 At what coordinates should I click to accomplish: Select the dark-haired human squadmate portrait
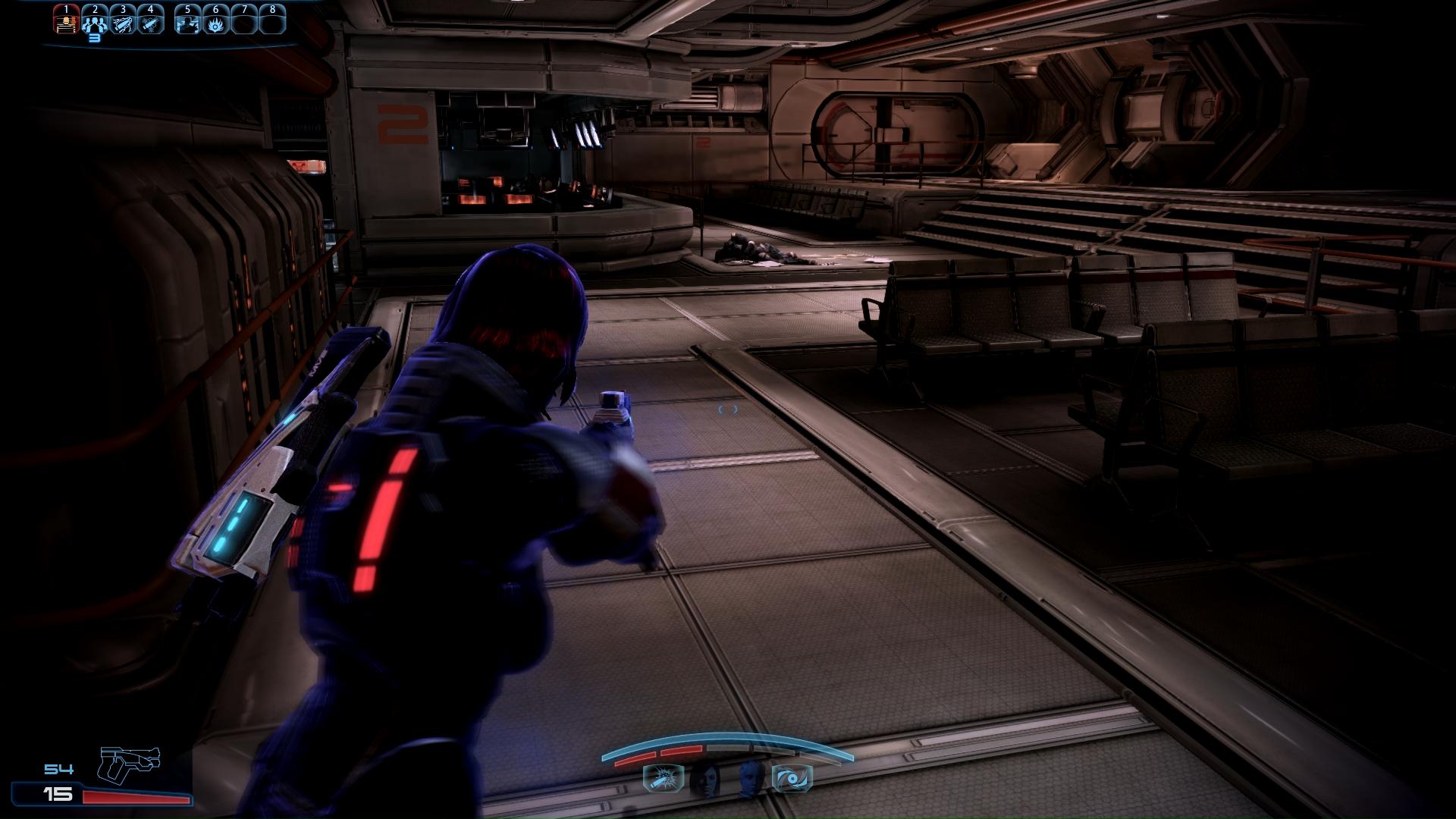tap(706, 779)
